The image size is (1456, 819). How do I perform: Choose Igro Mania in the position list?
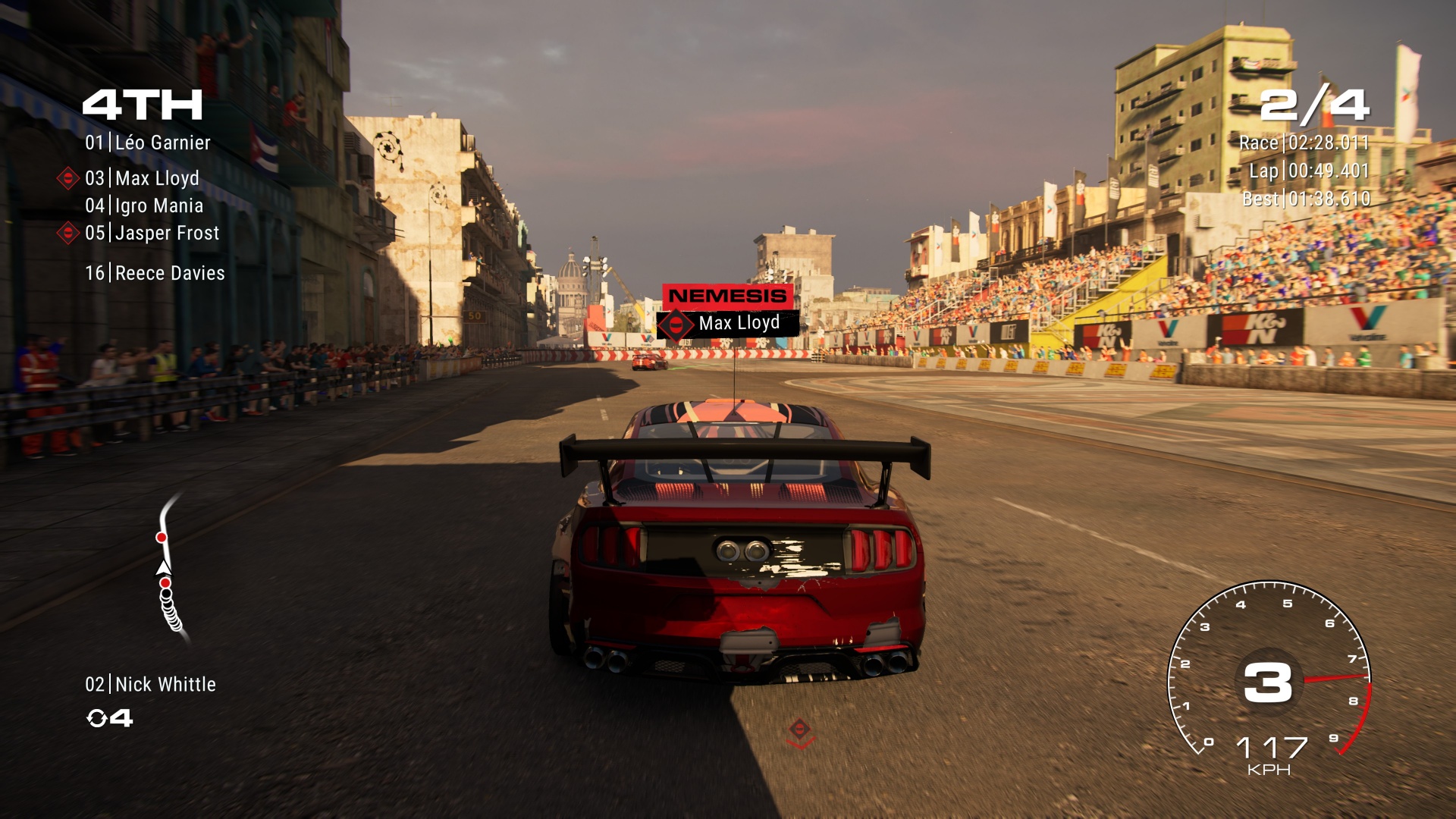click(144, 206)
